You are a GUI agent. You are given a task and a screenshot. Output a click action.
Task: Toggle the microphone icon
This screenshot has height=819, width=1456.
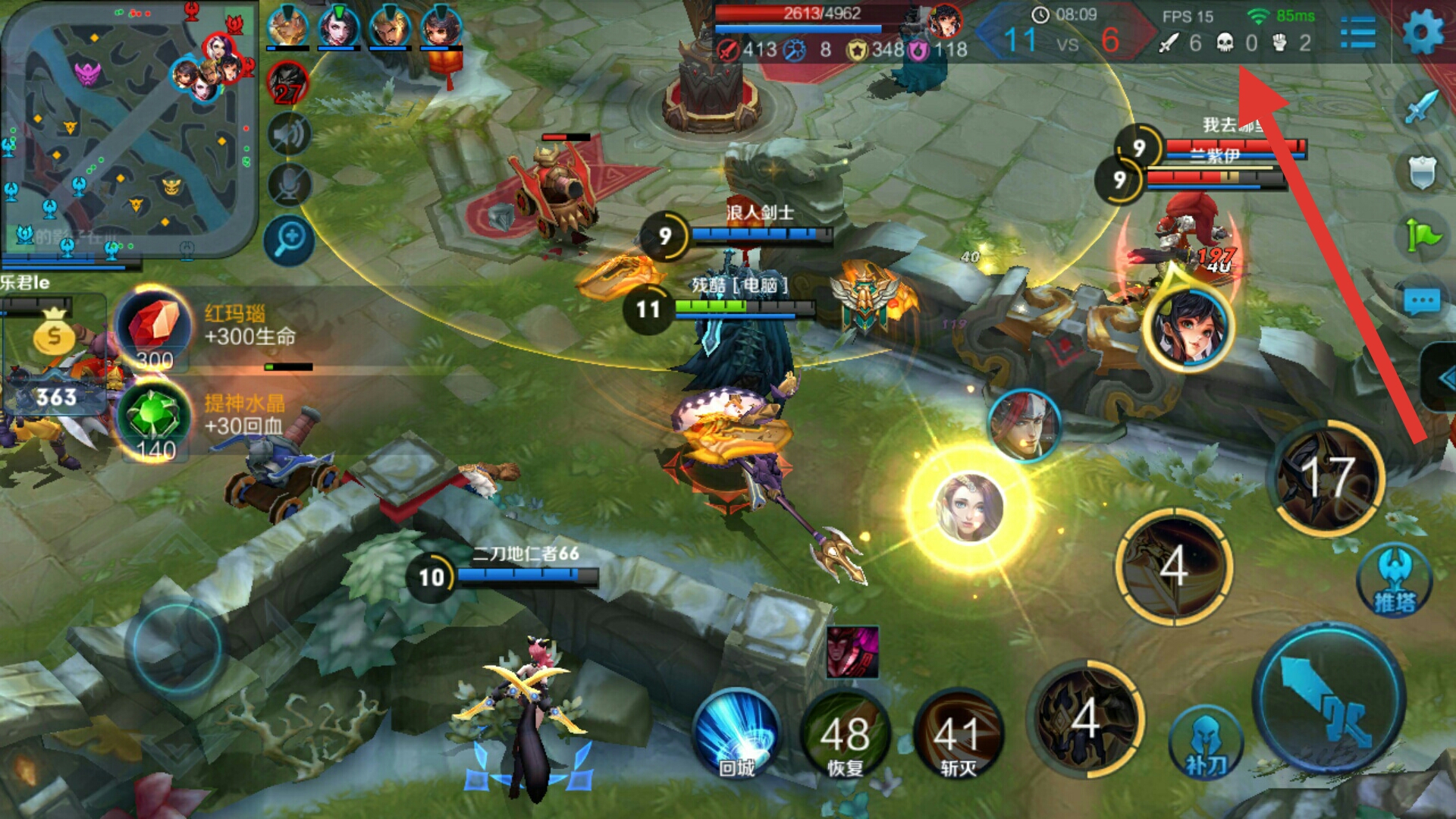tap(289, 186)
